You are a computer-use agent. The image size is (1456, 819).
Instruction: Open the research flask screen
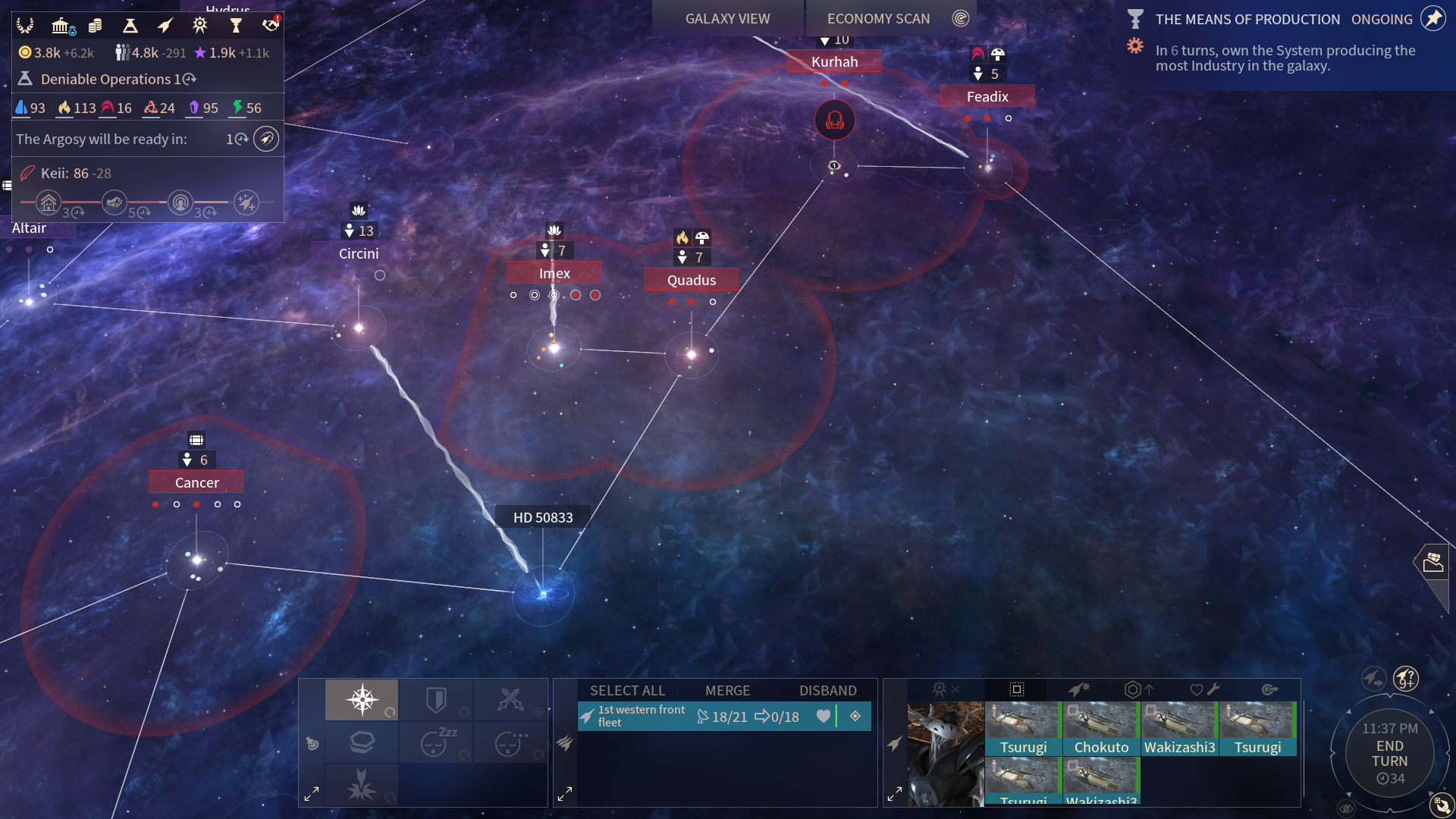click(130, 26)
